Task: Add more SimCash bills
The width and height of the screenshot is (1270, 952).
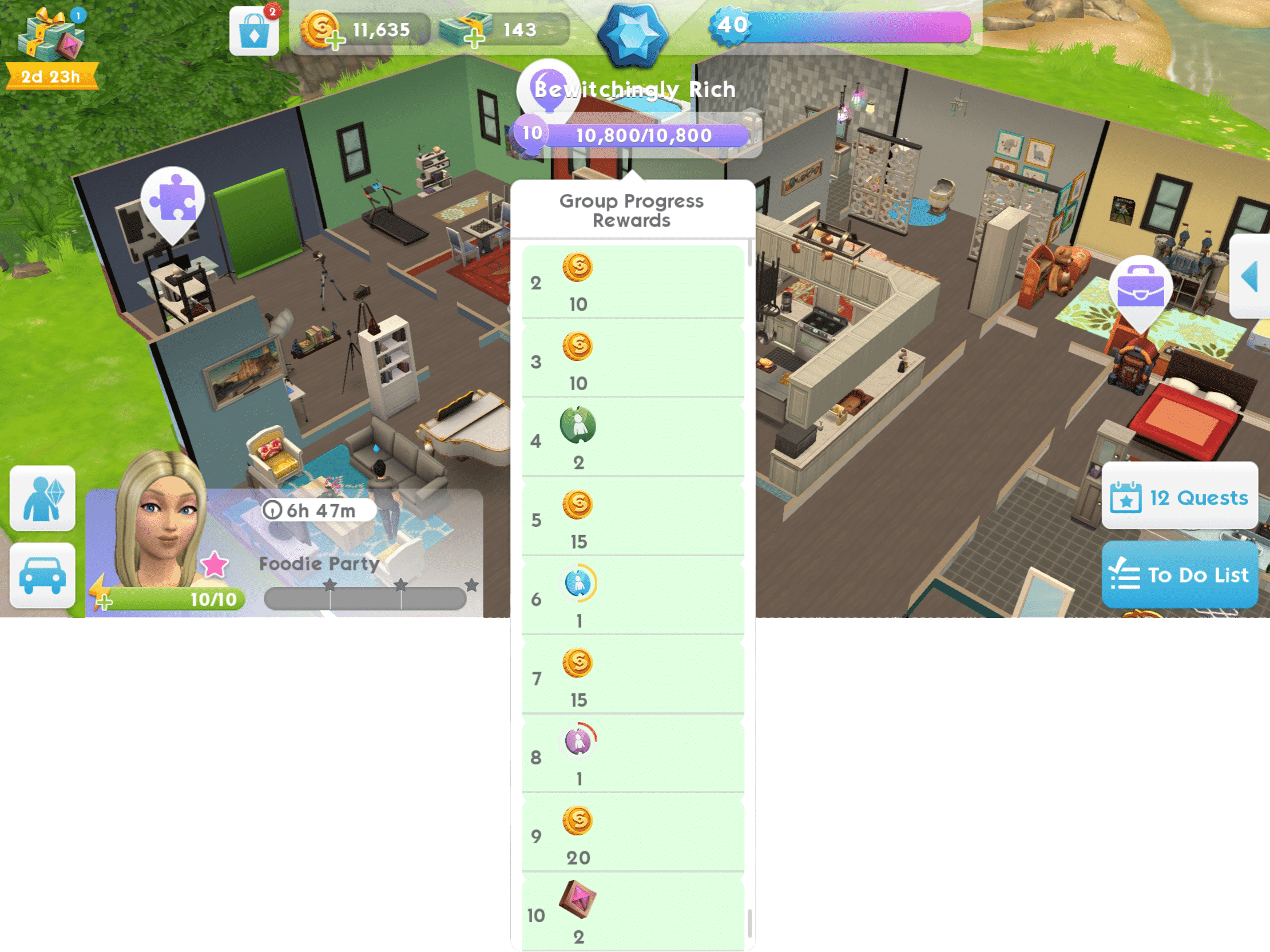Action: click(473, 40)
